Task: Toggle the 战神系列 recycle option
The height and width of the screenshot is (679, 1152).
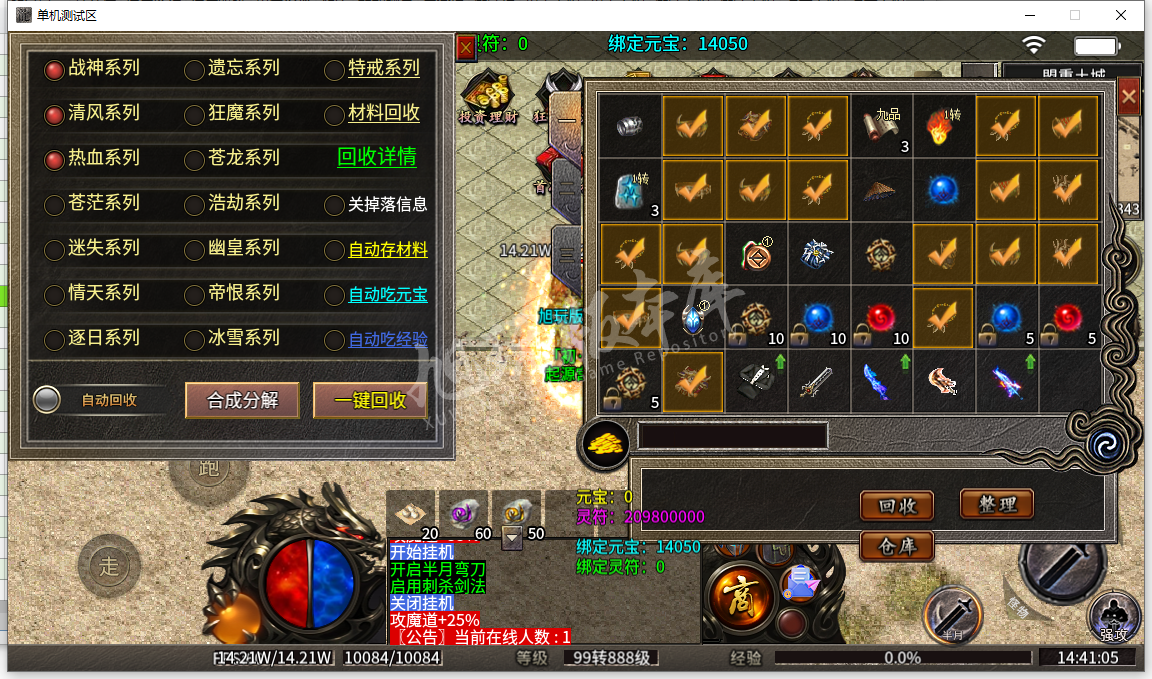Action: [54, 70]
